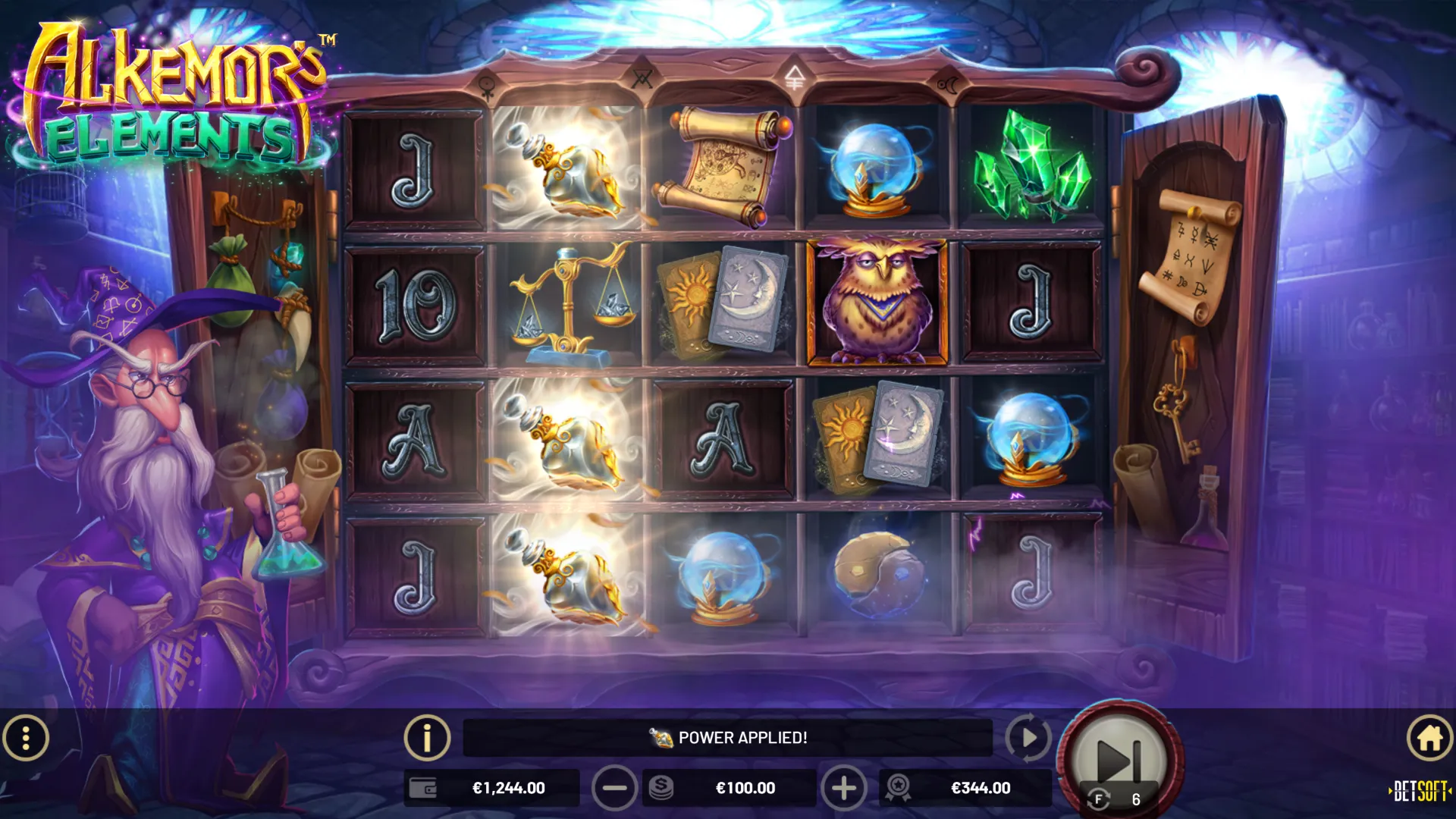This screenshot has width=1456, height=819.
Task: Open the three-dot options menu
Action: click(x=26, y=738)
